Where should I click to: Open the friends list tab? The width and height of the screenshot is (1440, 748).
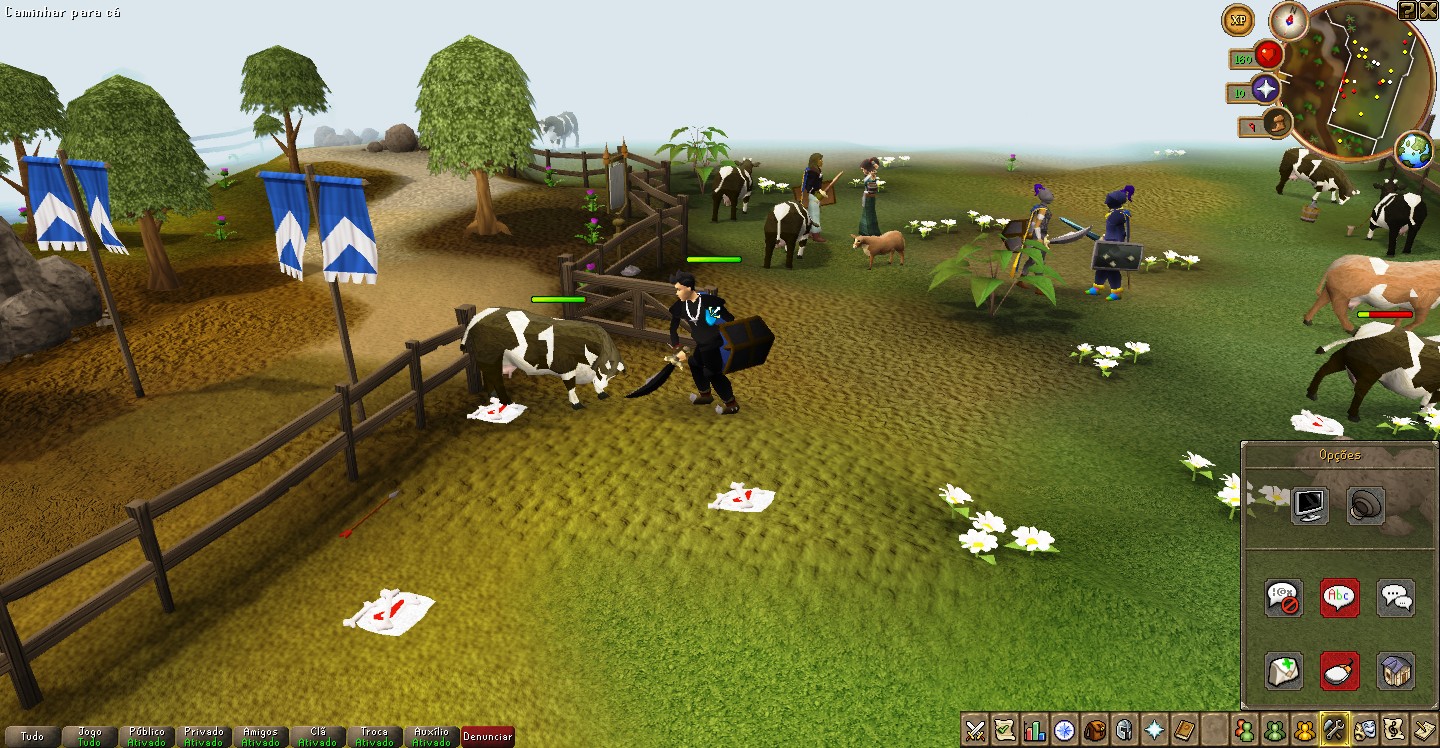click(x=1243, y=729)
